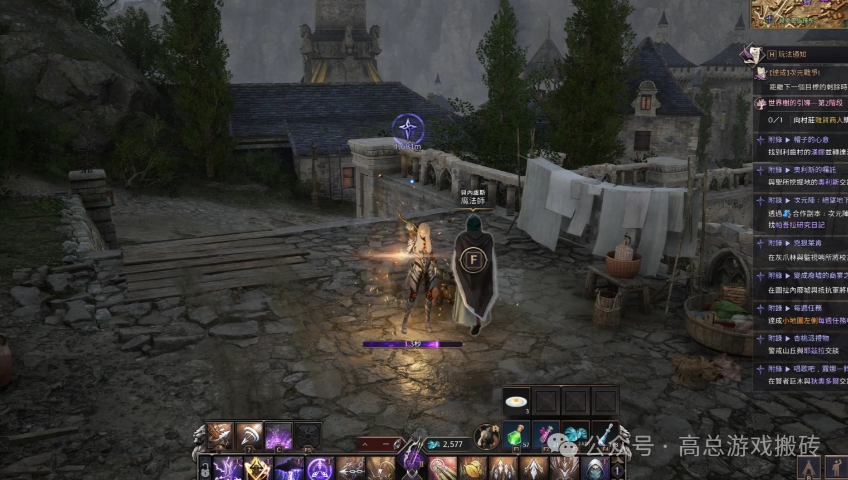The image size is (848, 480).
Task: Toggle the hotbar padlock icon
Action: [205, 468]
